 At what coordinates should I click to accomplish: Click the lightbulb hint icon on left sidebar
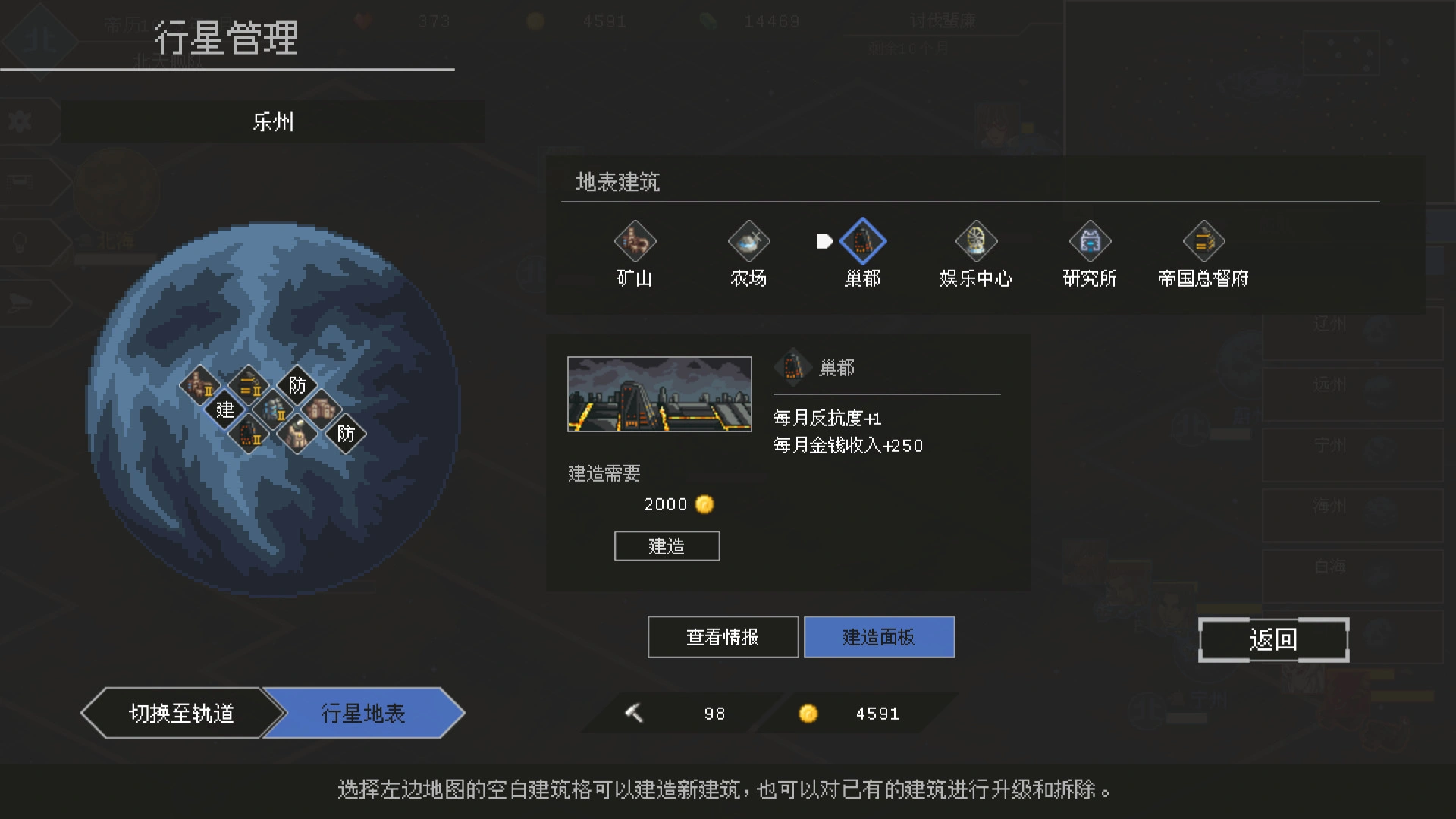pos(21,243)
